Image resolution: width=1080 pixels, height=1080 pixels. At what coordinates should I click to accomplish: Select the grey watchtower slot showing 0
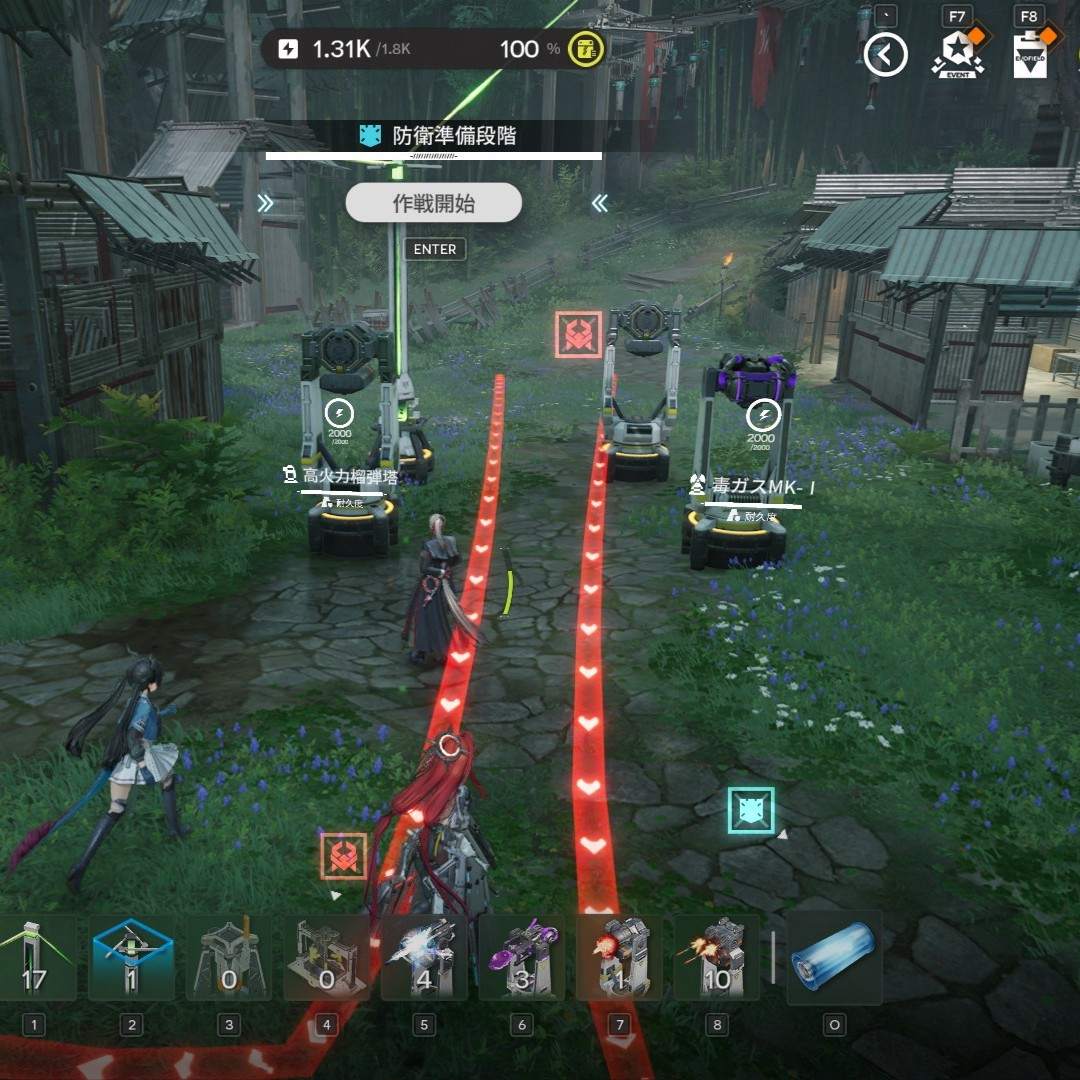point(229,958)
